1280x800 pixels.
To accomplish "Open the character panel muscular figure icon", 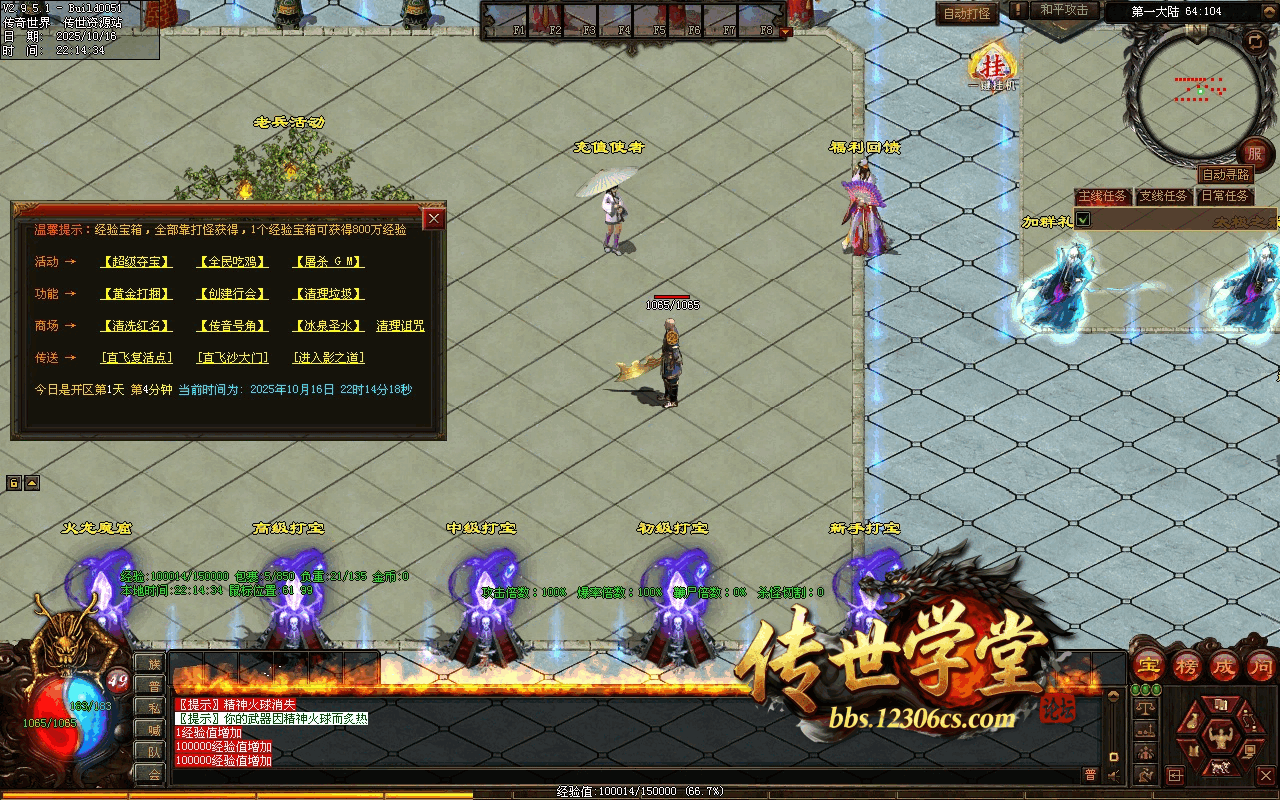I will point(1218,739).
